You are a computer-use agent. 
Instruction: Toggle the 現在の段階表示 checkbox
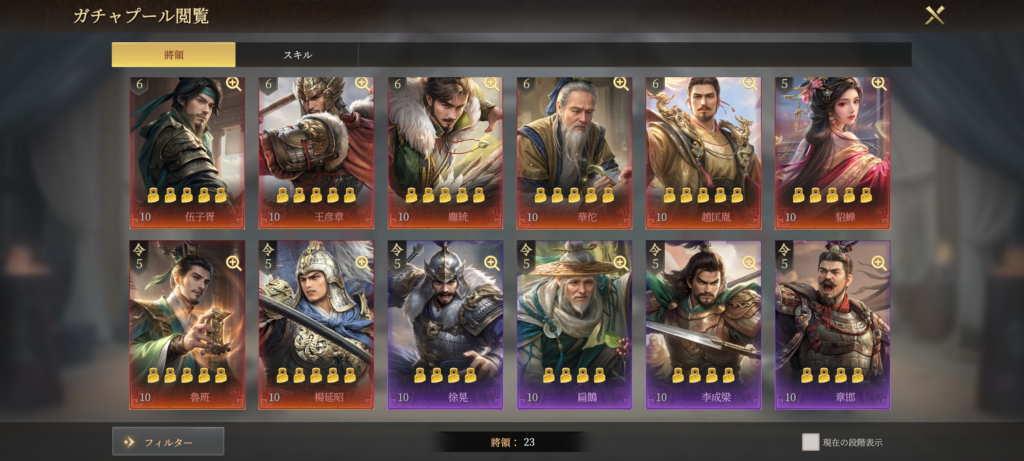(810, 441)
